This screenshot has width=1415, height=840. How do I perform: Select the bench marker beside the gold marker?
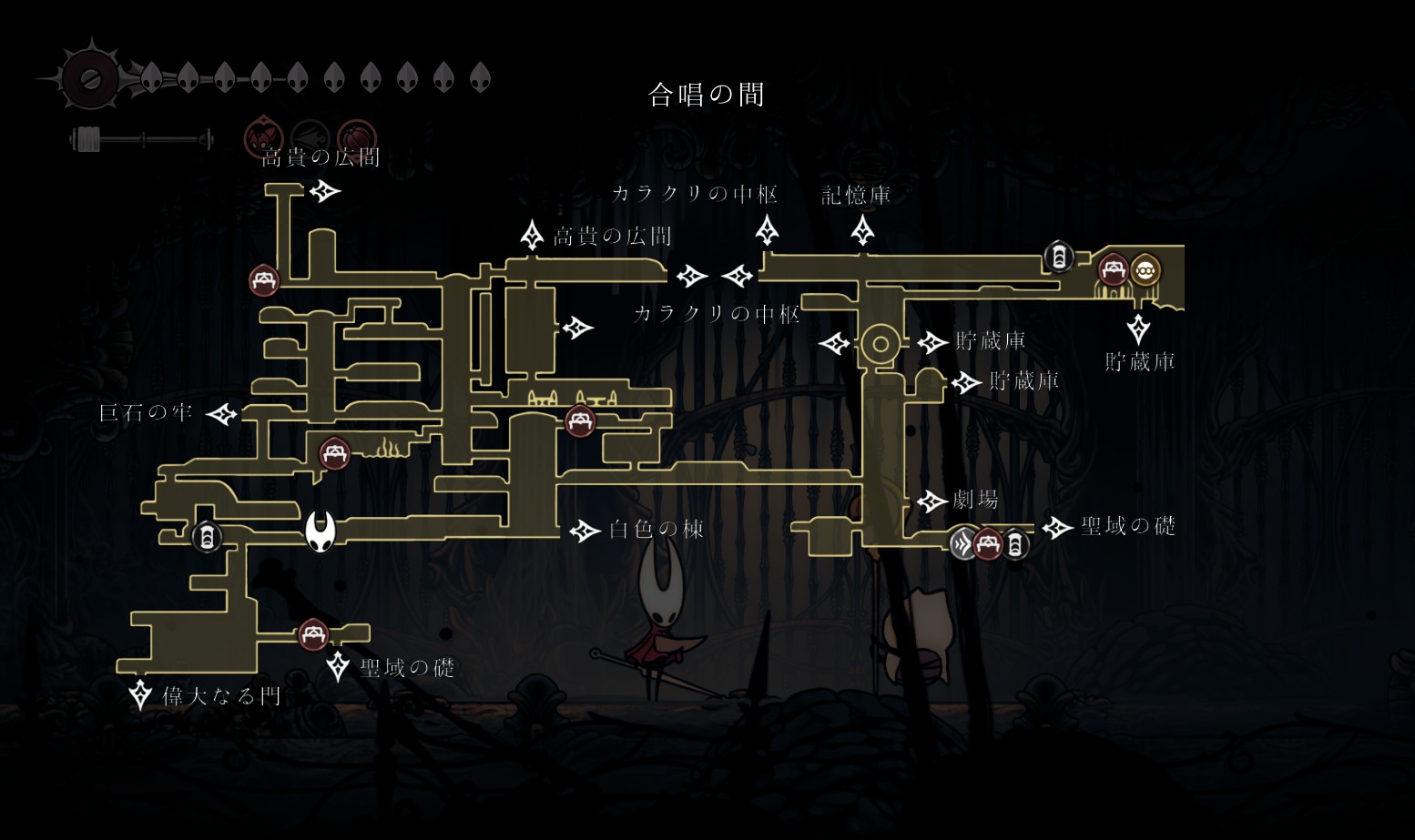[1113, 270]
